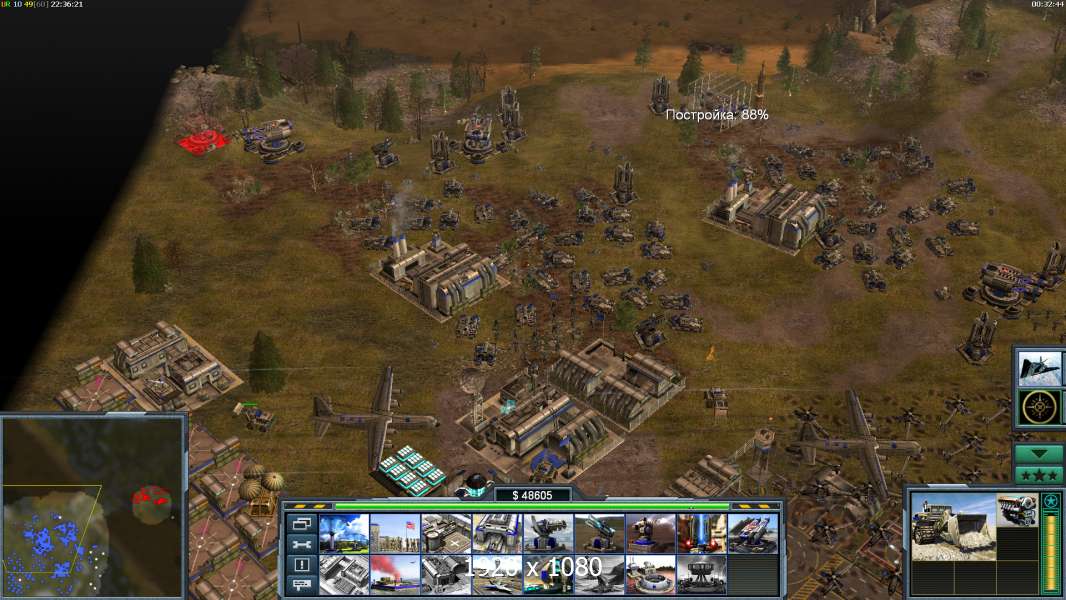Choose the war factory build icon

(497, 533)
